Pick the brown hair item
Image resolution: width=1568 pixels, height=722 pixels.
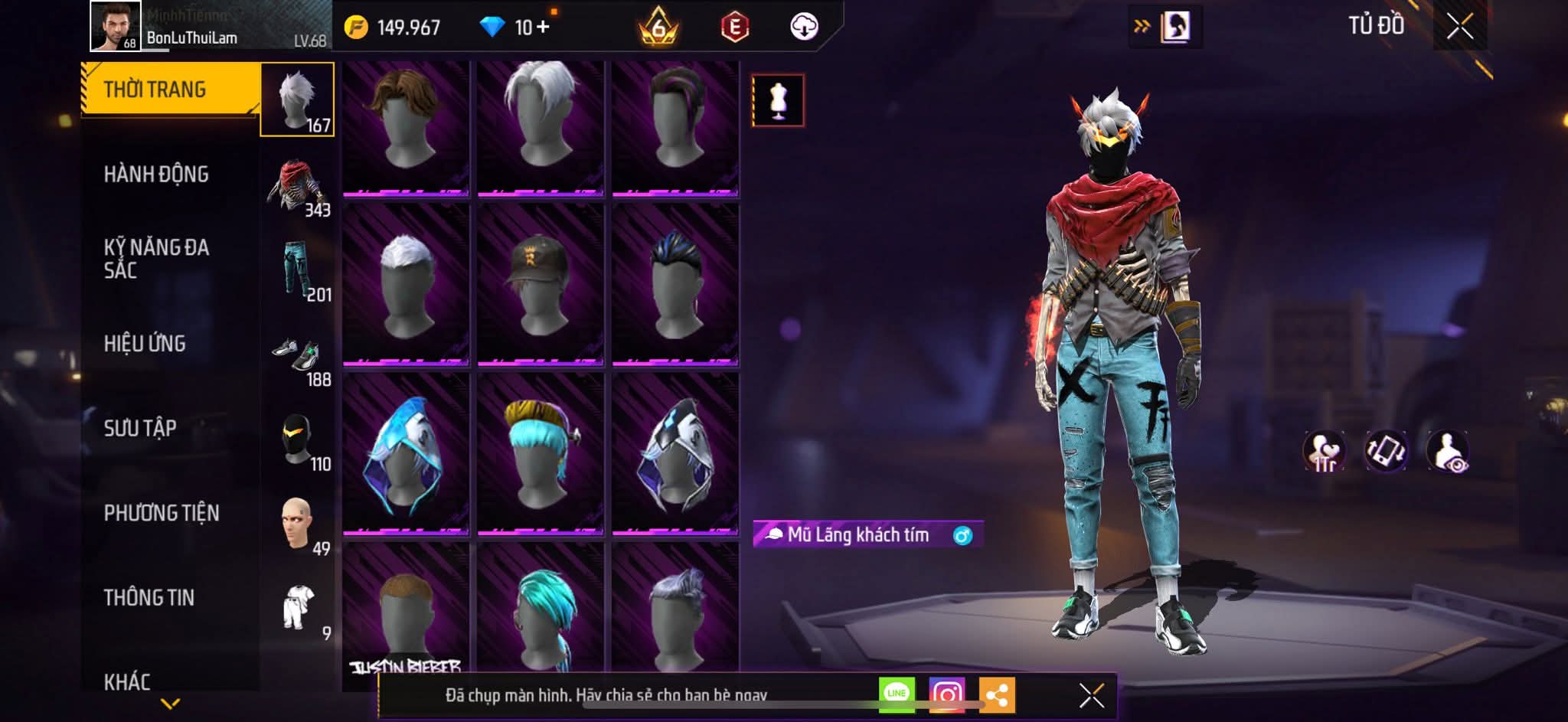[x=406, y=127]
